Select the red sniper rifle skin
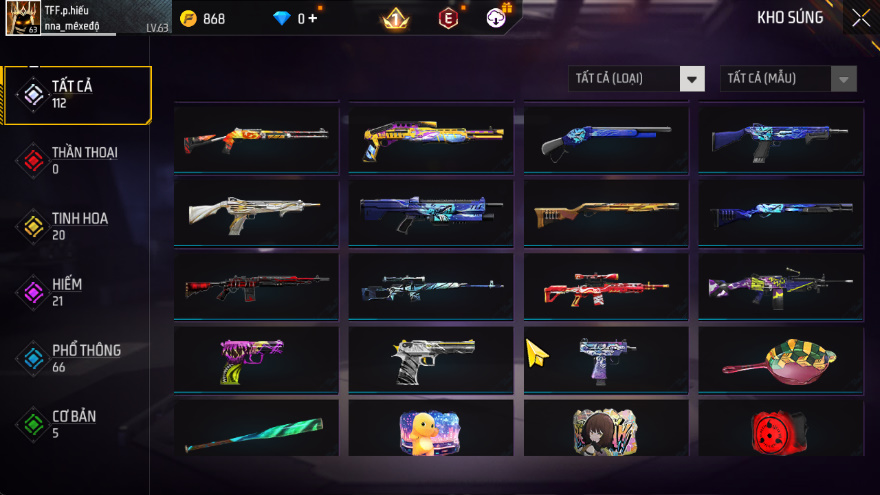880x495 pixels. [x=605, y=289]
